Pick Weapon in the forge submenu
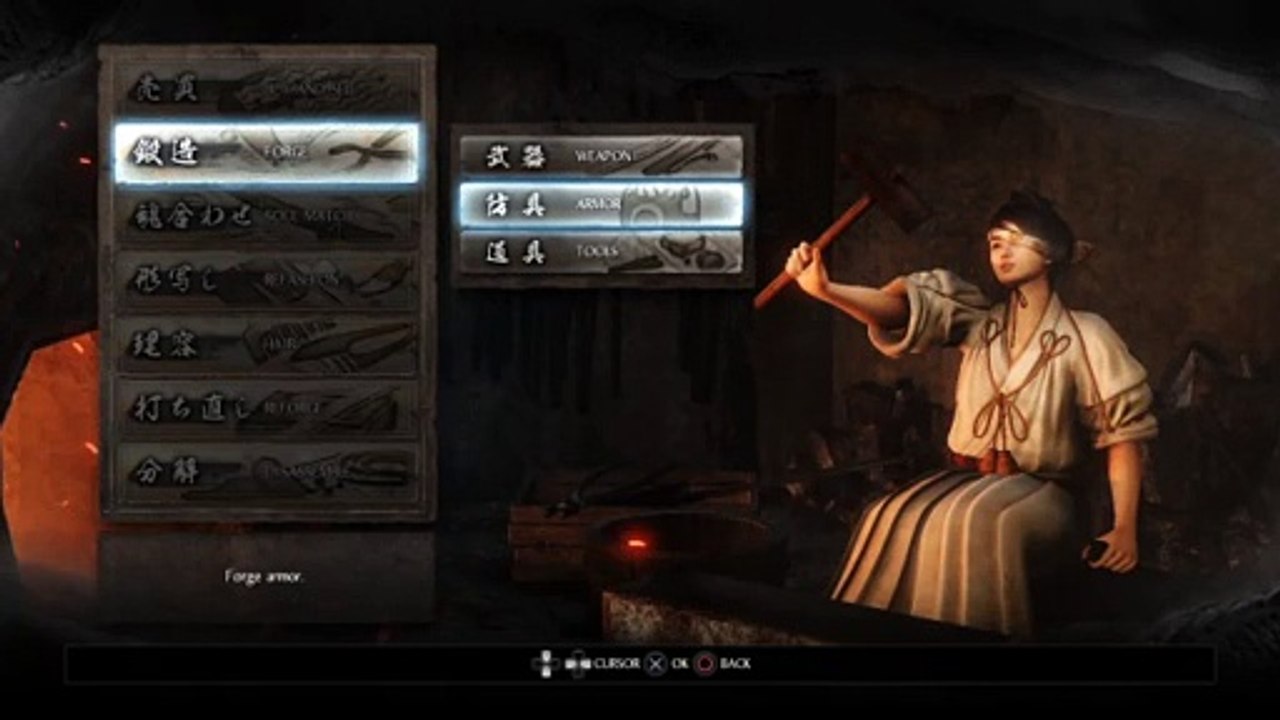The image size is (1280, 720). (601, 156)
